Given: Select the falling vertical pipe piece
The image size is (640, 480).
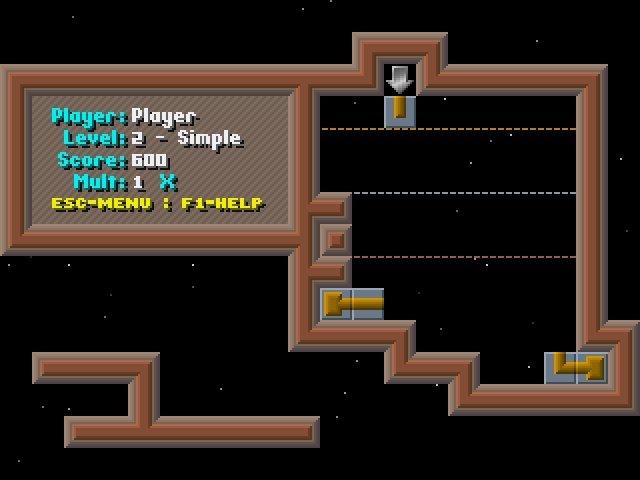Looking at the screenshot, I should point(400,110).
